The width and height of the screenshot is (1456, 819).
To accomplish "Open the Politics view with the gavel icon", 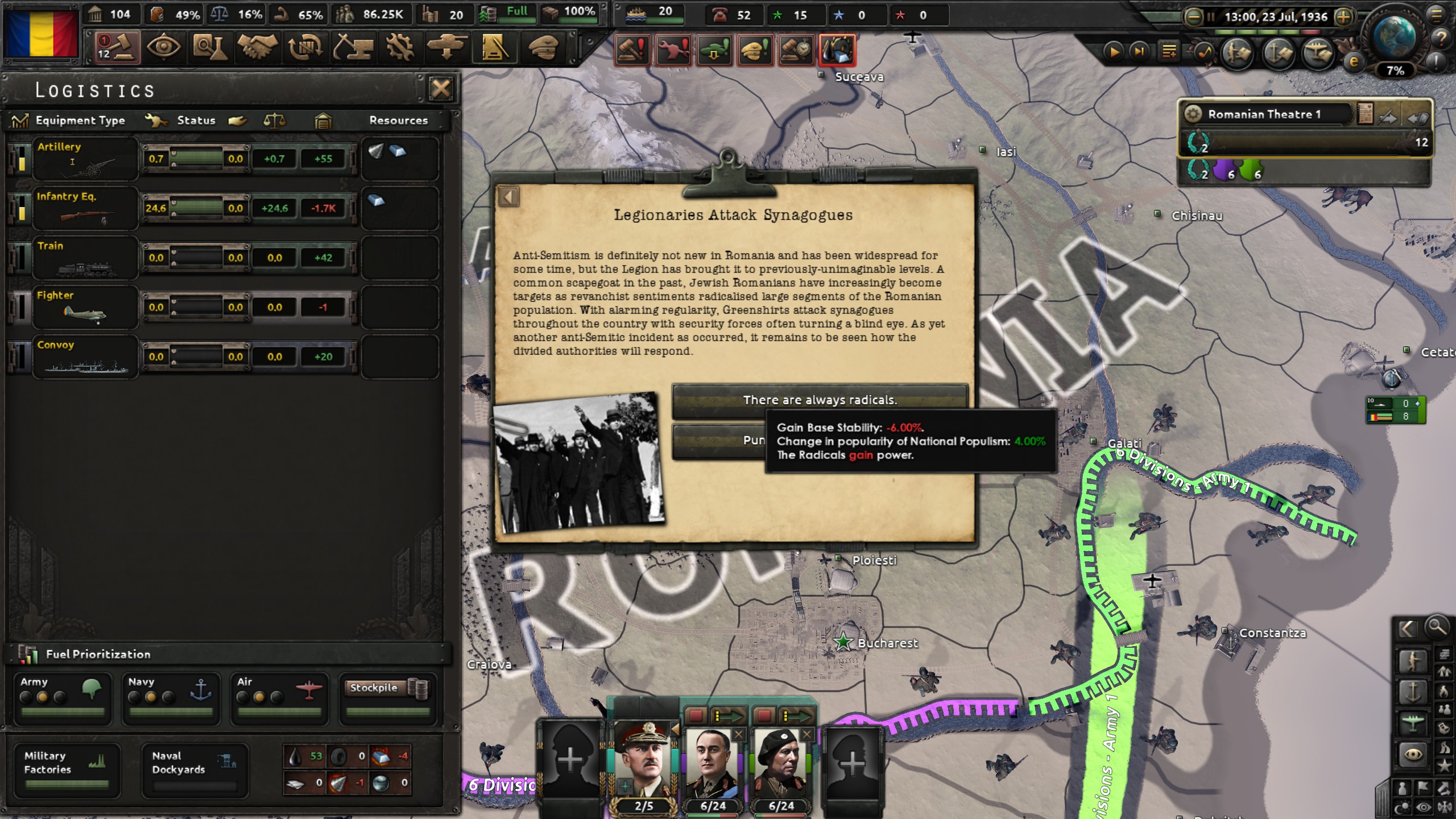I will pos(118,48).
